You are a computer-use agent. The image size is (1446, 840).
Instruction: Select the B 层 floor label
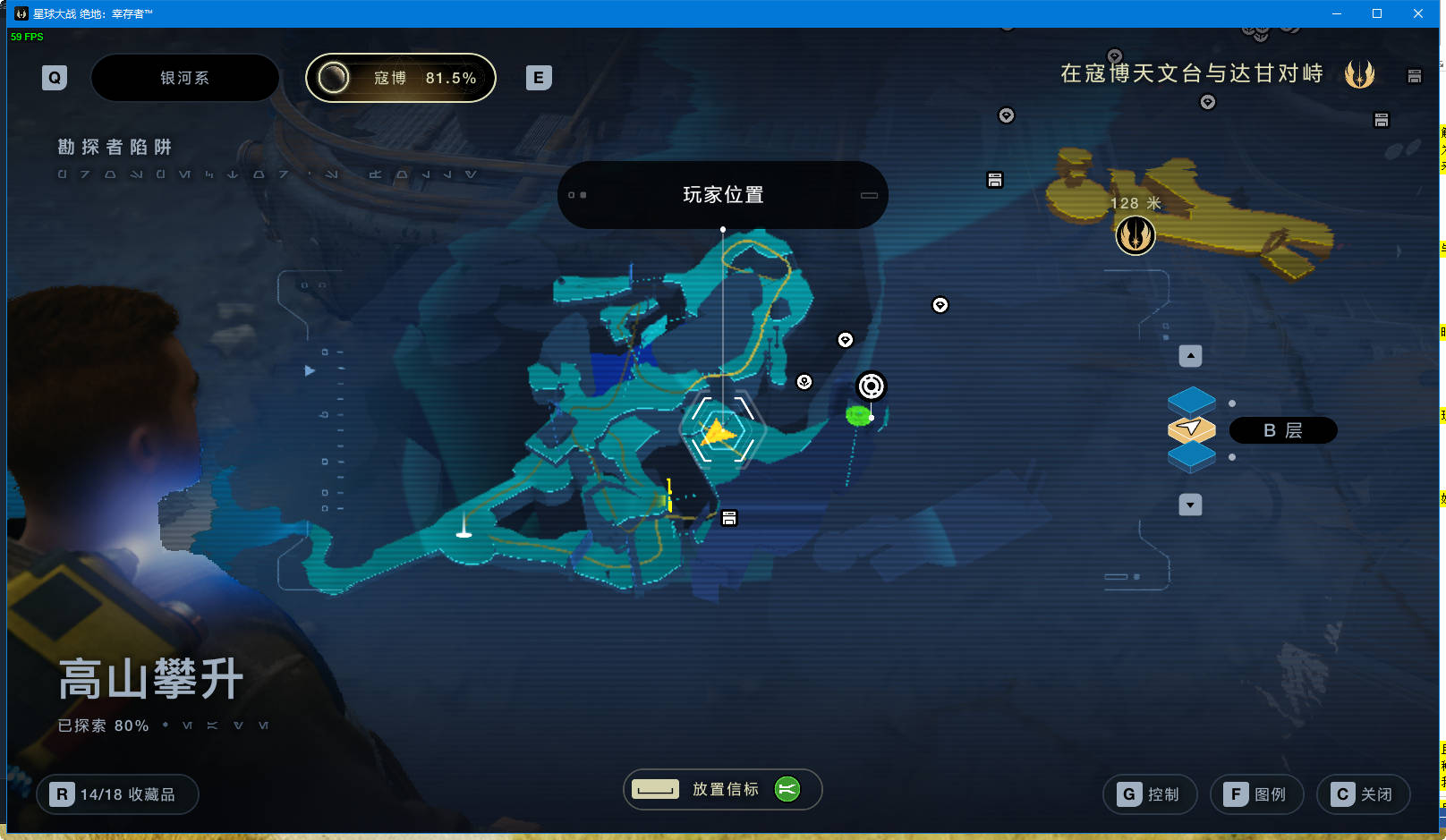click(x=1282, y=430)
